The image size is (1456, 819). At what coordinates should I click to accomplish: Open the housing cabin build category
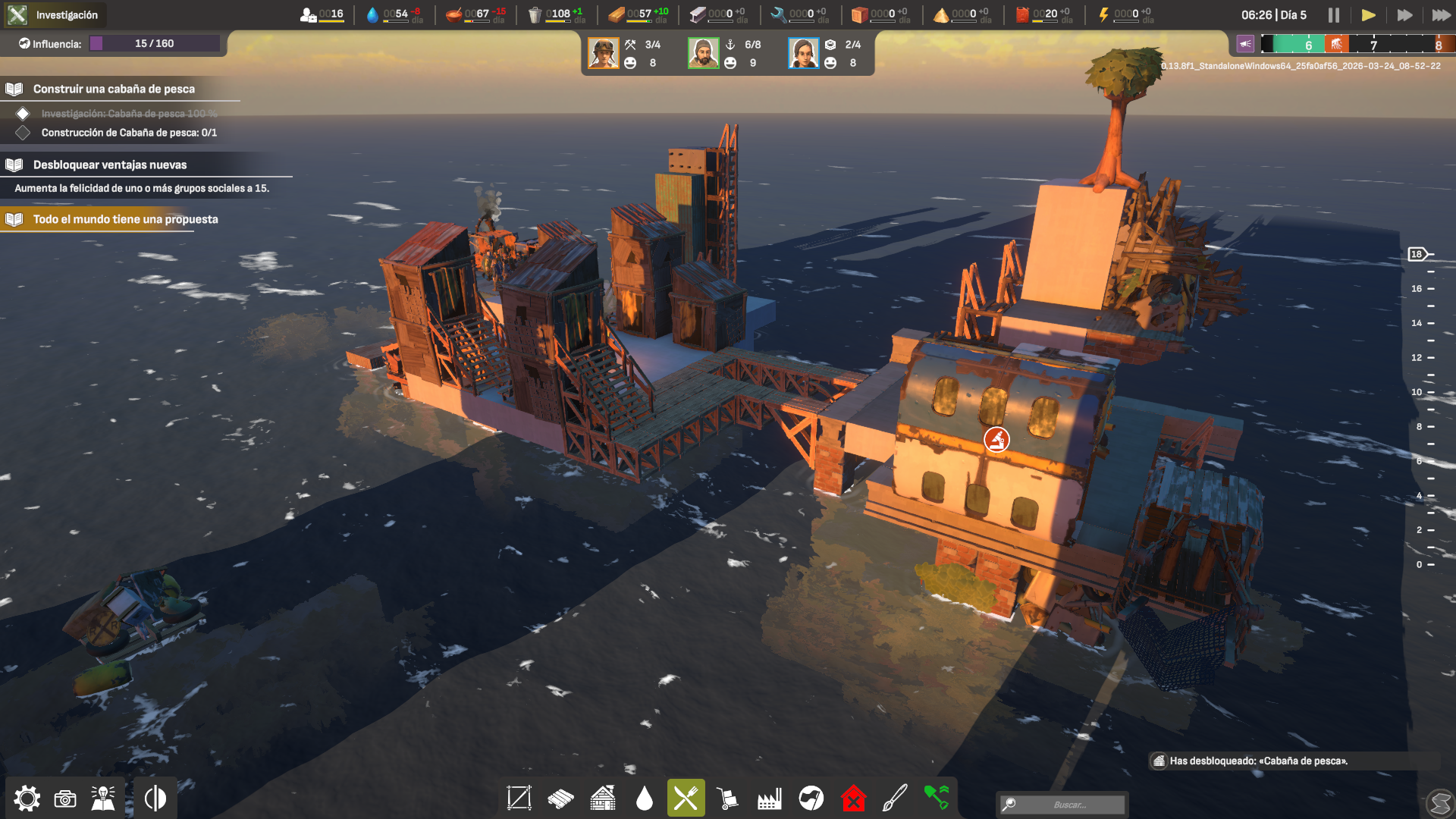(x=603, y=799)
